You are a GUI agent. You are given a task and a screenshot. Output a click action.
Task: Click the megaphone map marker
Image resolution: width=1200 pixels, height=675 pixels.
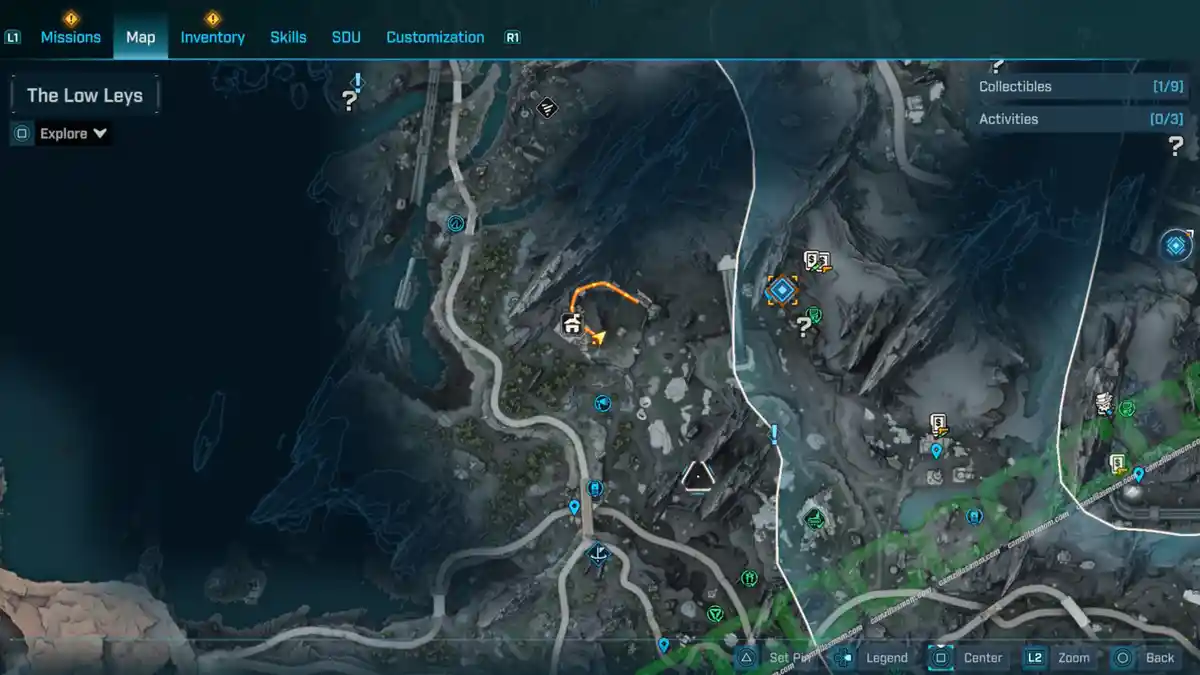coord(602,403)
